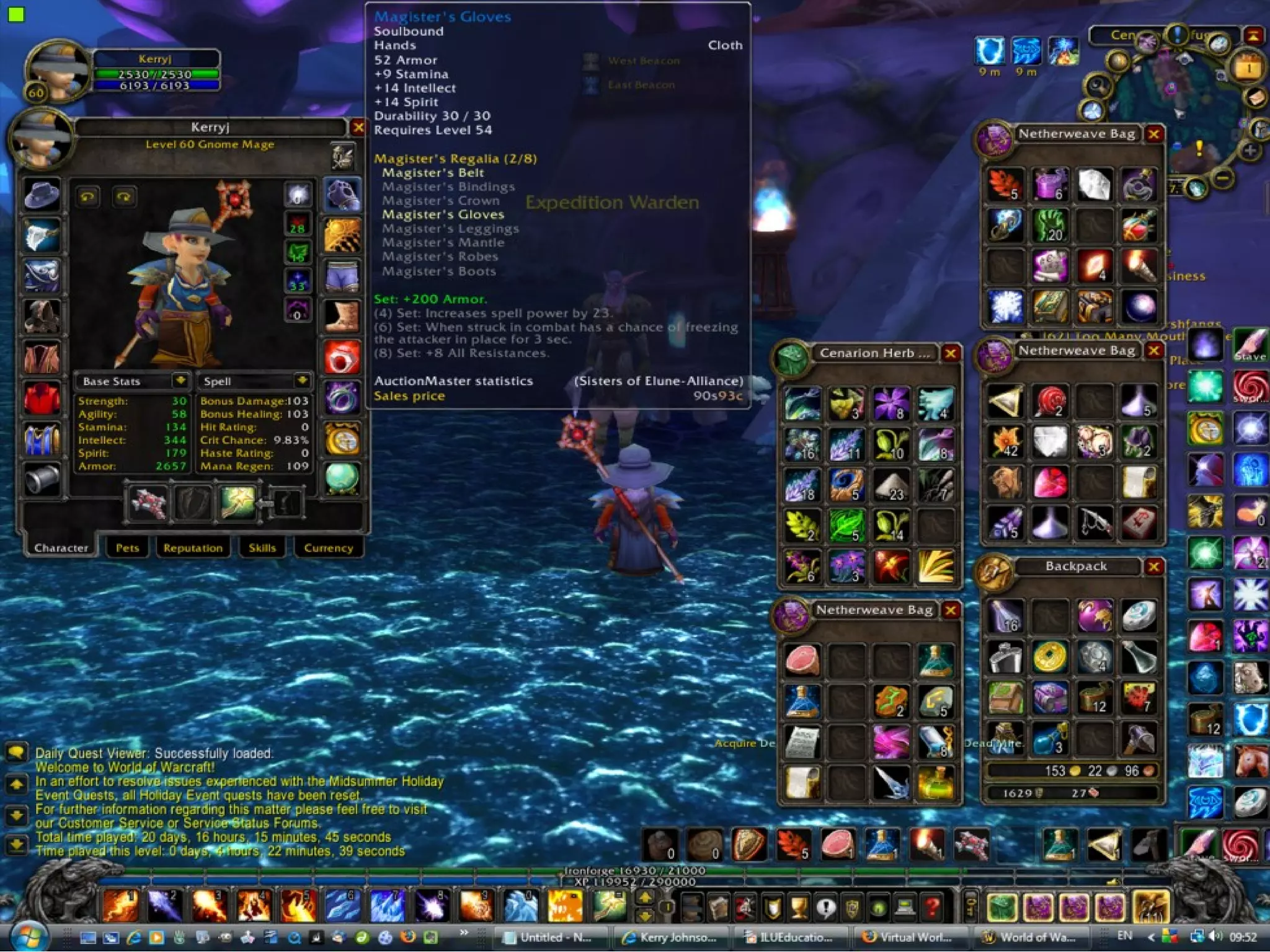Click the Windows Start button
Image resolution: width=1270 pixels, height=952 pixels.
29,936
